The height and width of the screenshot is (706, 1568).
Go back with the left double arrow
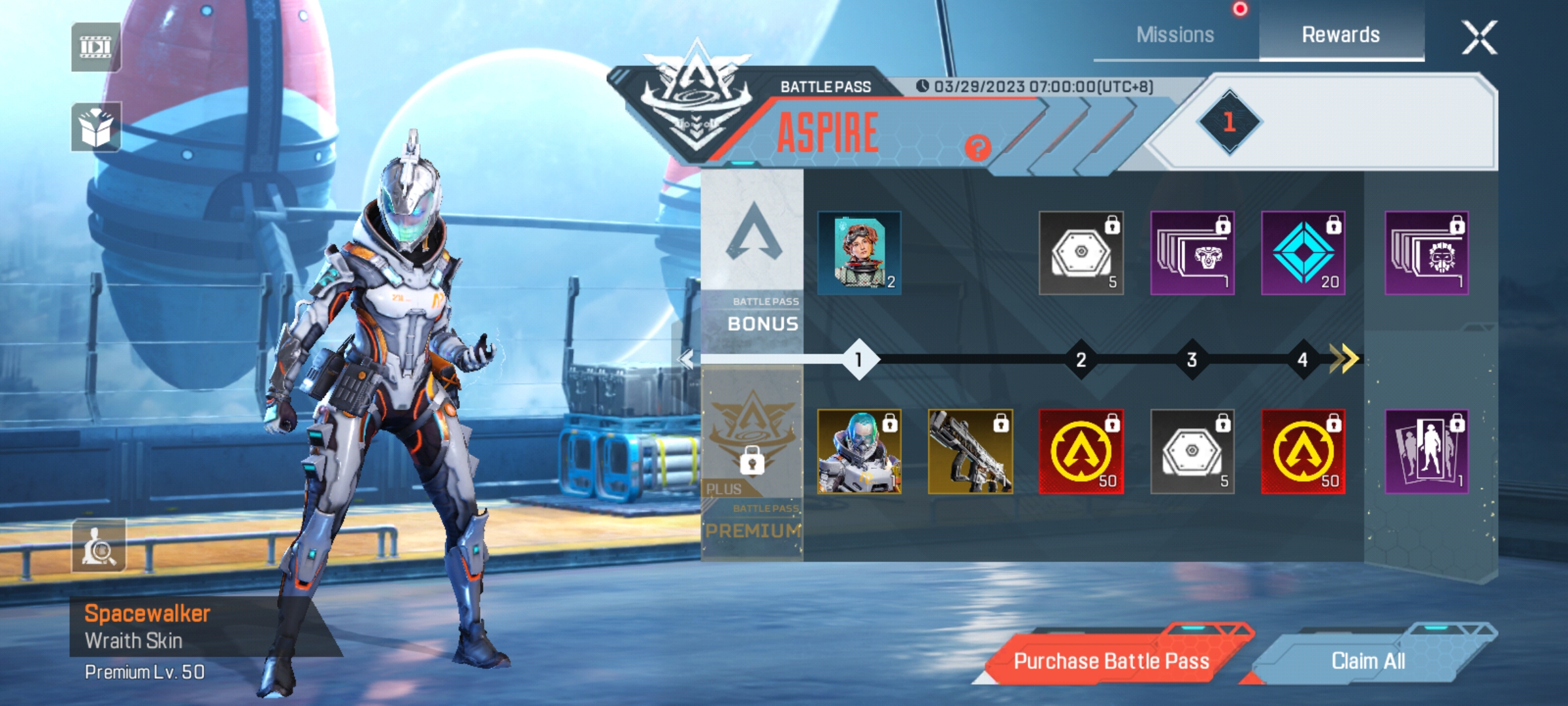point(685,359)
